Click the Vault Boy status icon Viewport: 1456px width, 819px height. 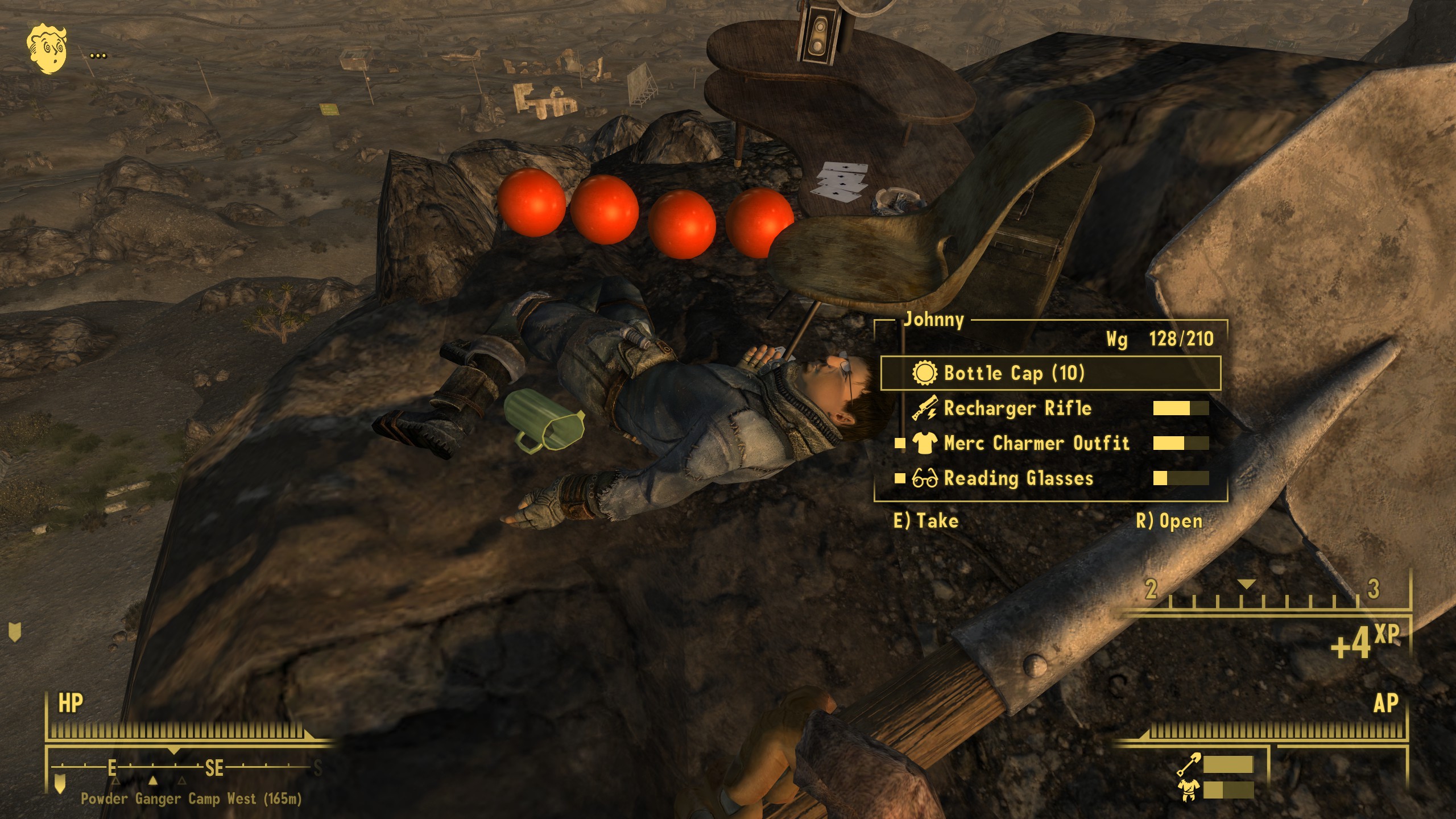pos(48,48)
